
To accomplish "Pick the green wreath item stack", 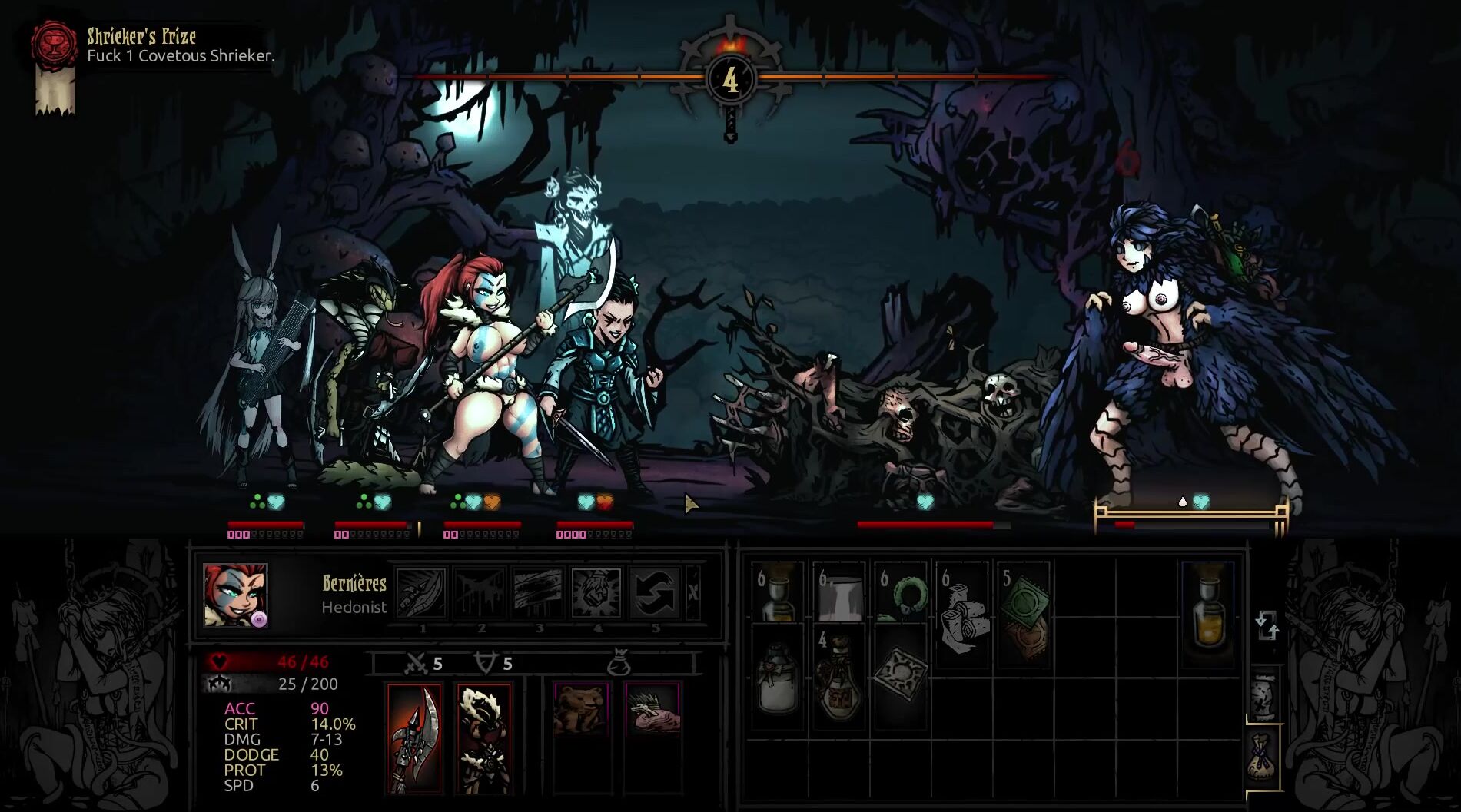I will (901, 593).
